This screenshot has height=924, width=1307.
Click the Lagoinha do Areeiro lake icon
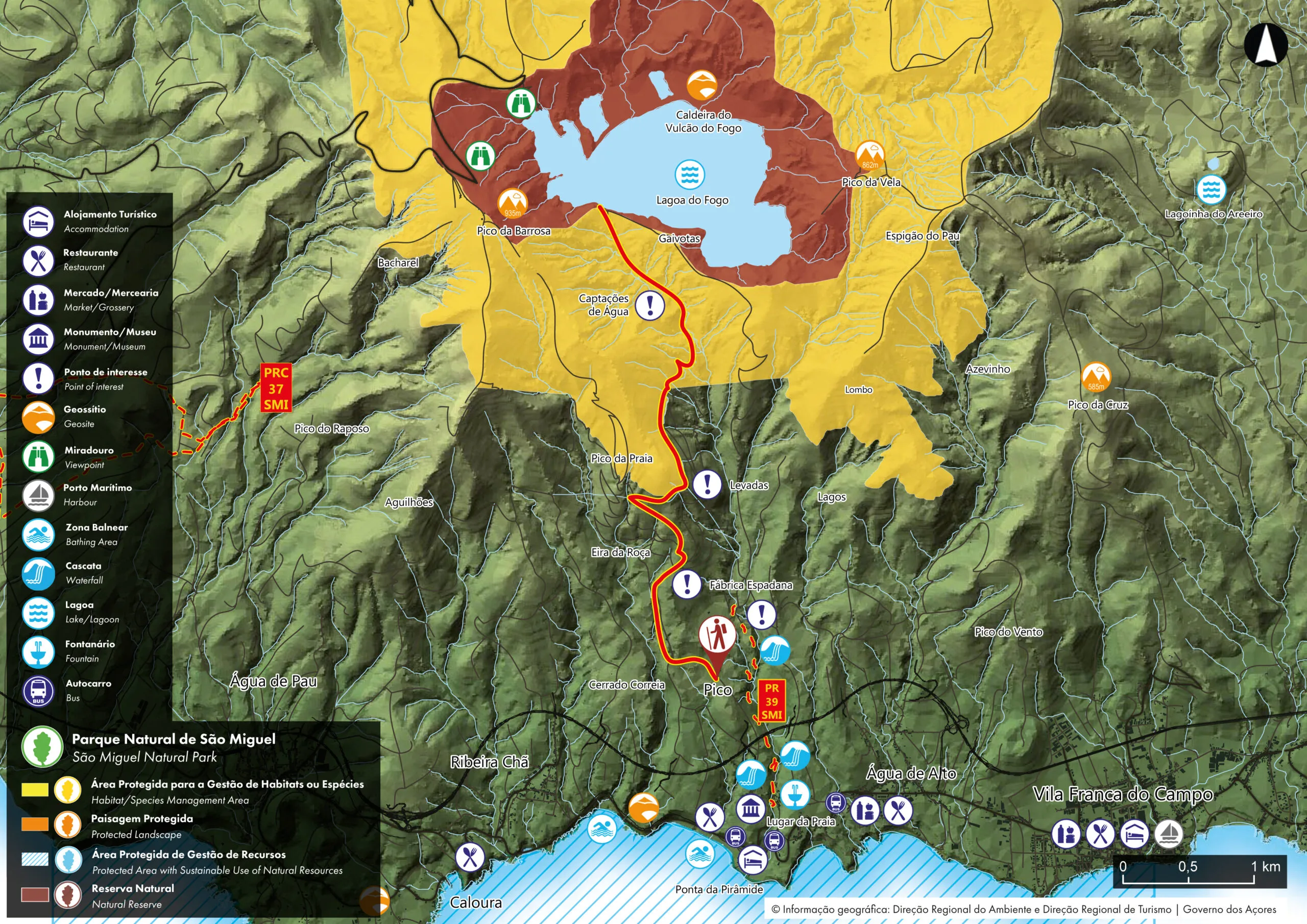(1211, 189)
